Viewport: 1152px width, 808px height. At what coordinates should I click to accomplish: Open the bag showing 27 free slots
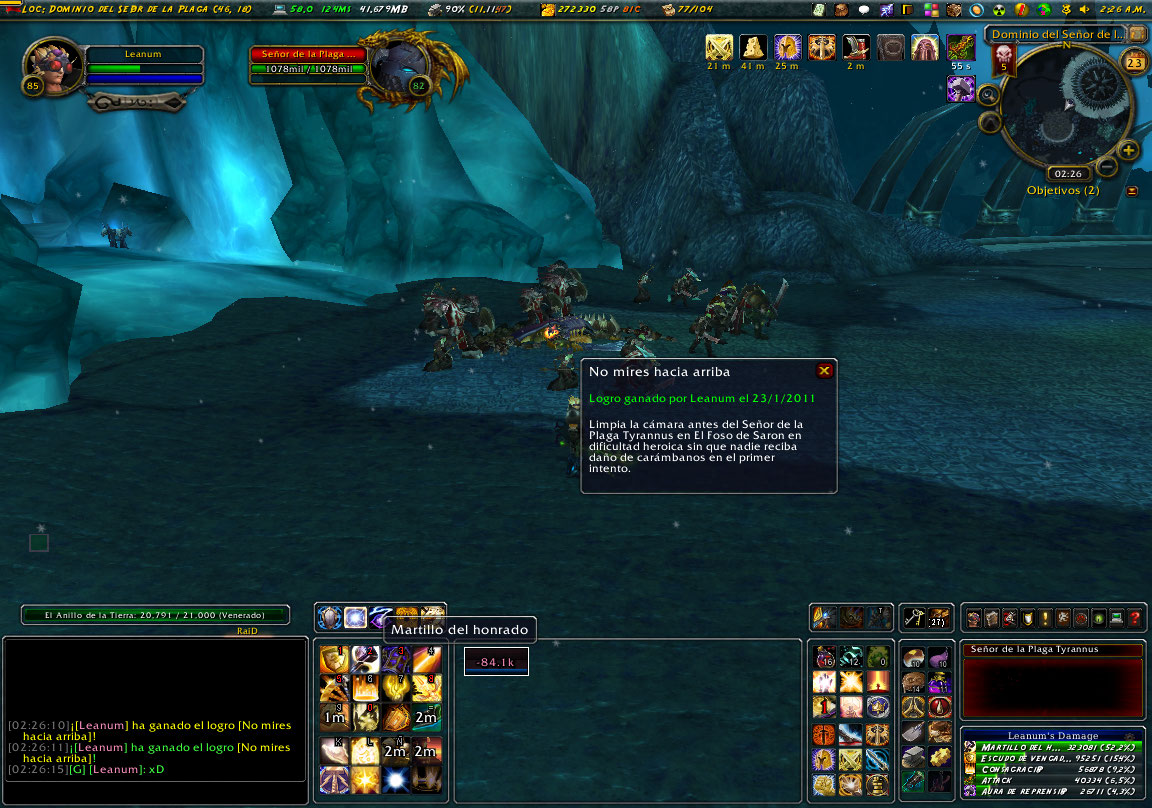coord(938,618)
